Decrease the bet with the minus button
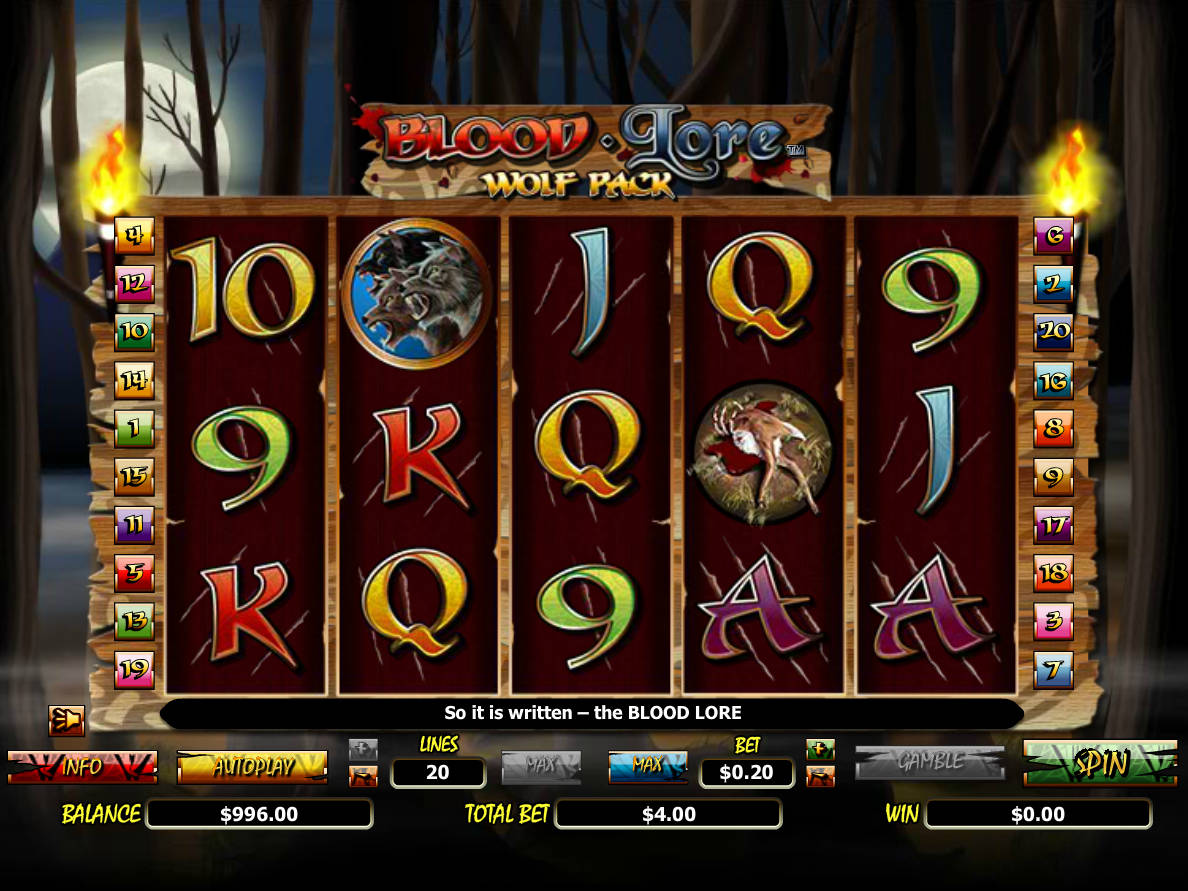This screenshot has height=891, width=1188. point(820,776)
